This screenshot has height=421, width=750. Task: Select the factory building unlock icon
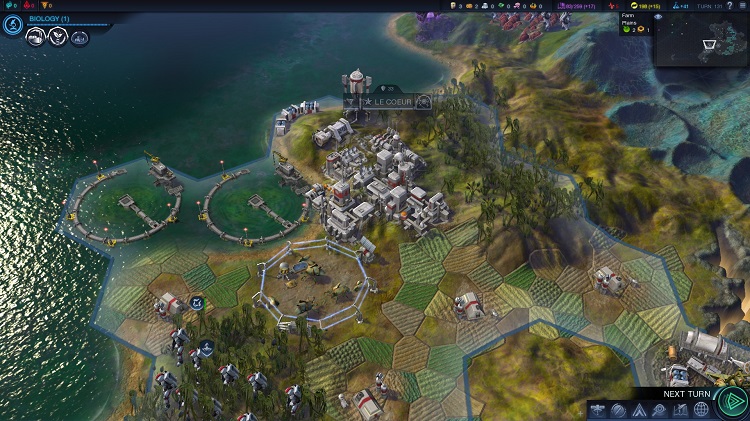click(x=34, y=38)
